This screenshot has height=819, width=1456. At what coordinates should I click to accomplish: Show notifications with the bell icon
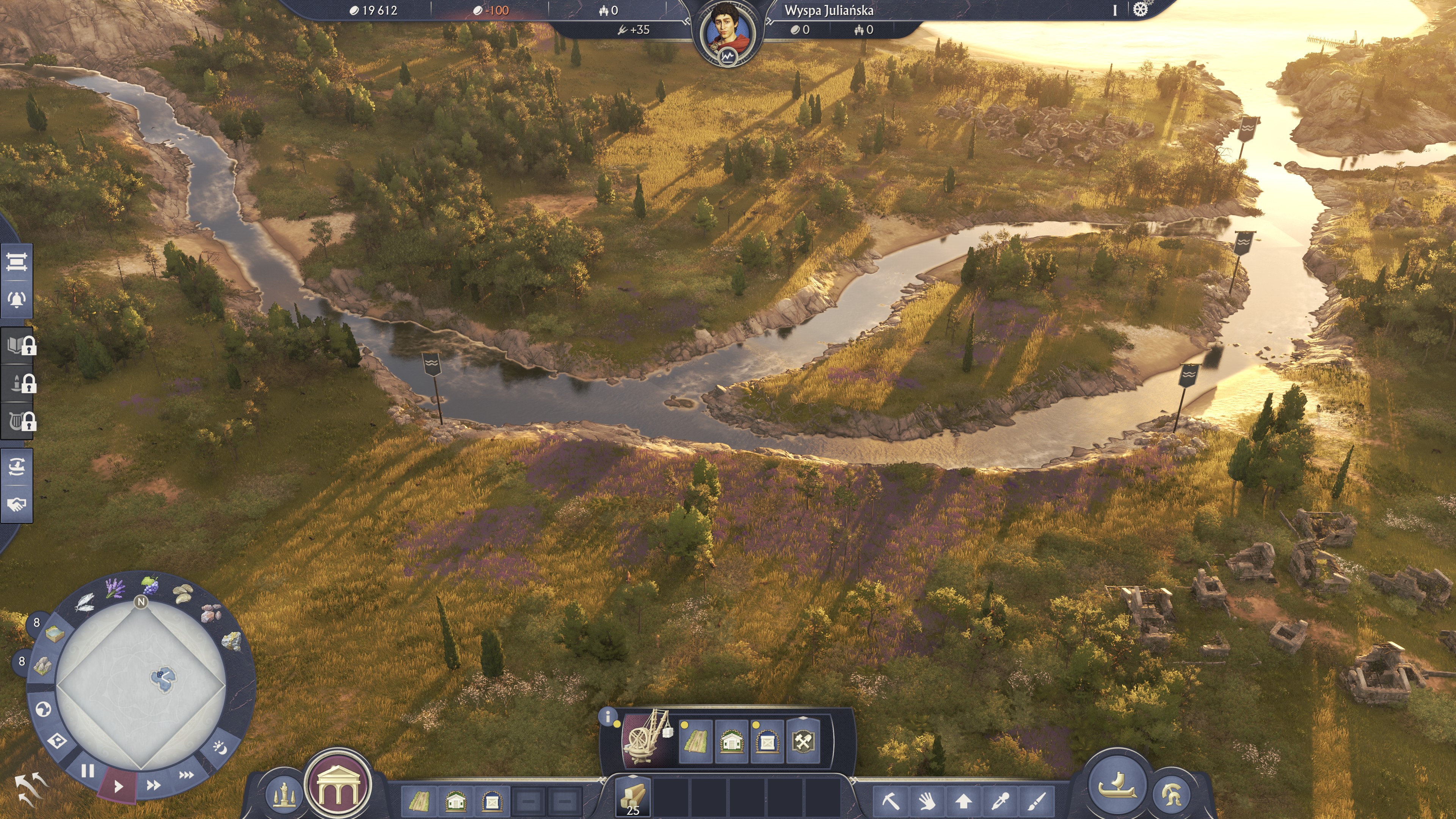click(x=16, y=299)
